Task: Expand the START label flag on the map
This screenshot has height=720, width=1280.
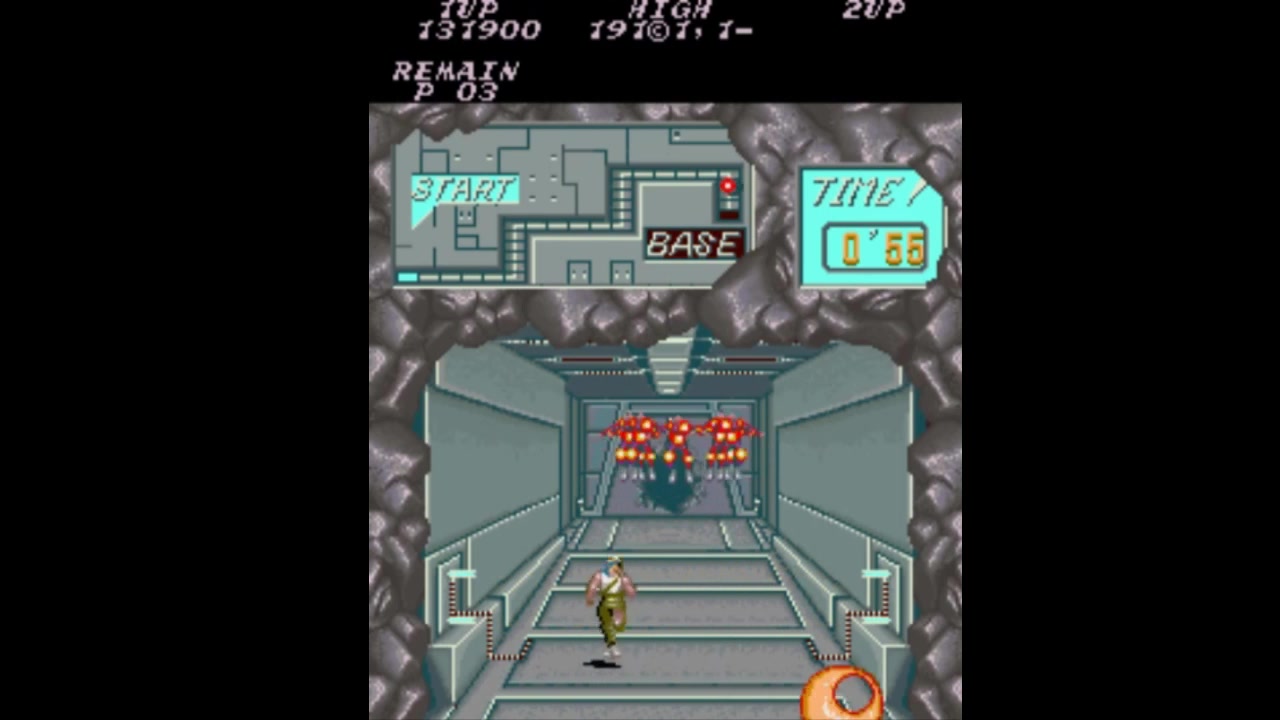Action: [463, 190]
